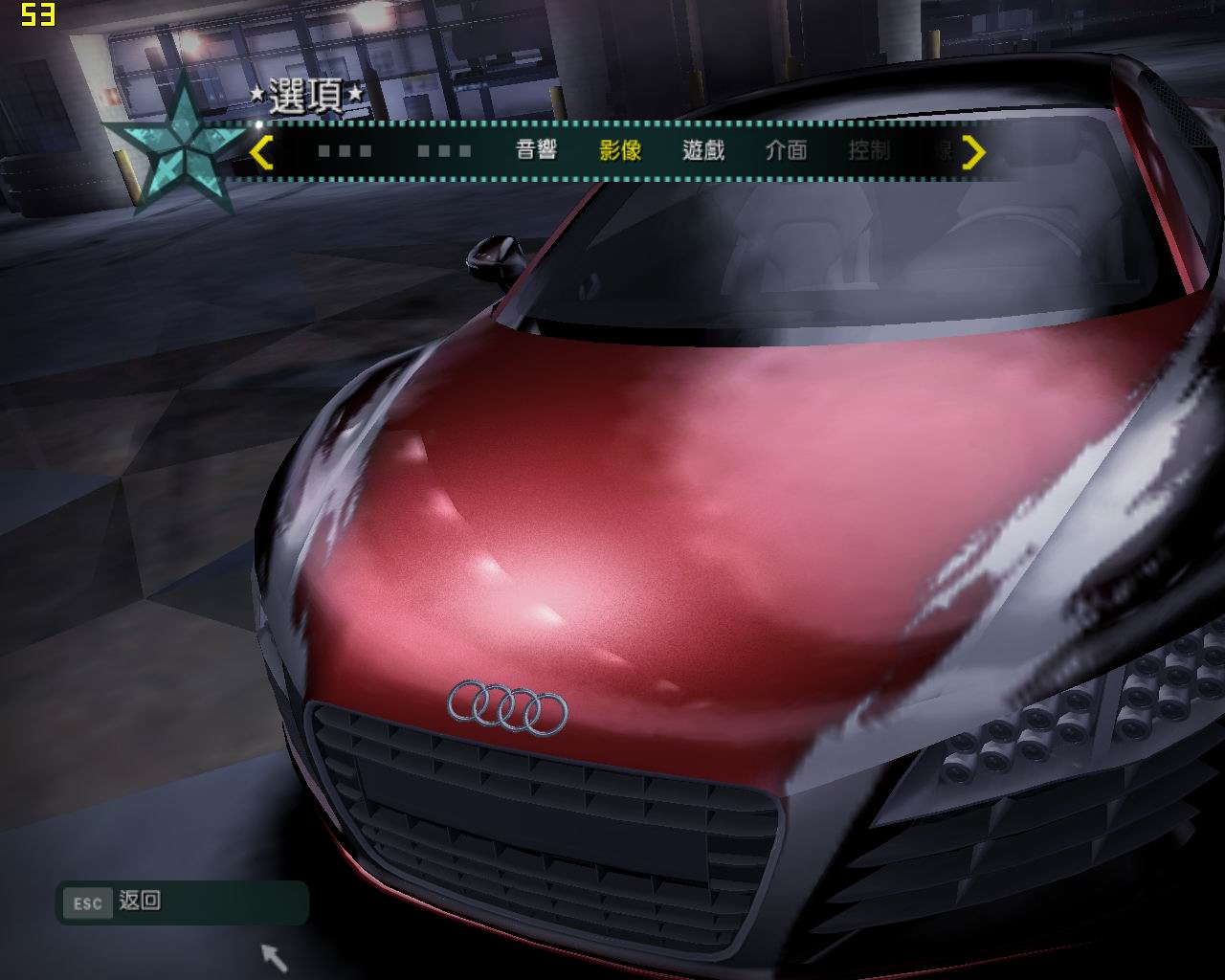Click the yellow left arrow

click(261, 151)
